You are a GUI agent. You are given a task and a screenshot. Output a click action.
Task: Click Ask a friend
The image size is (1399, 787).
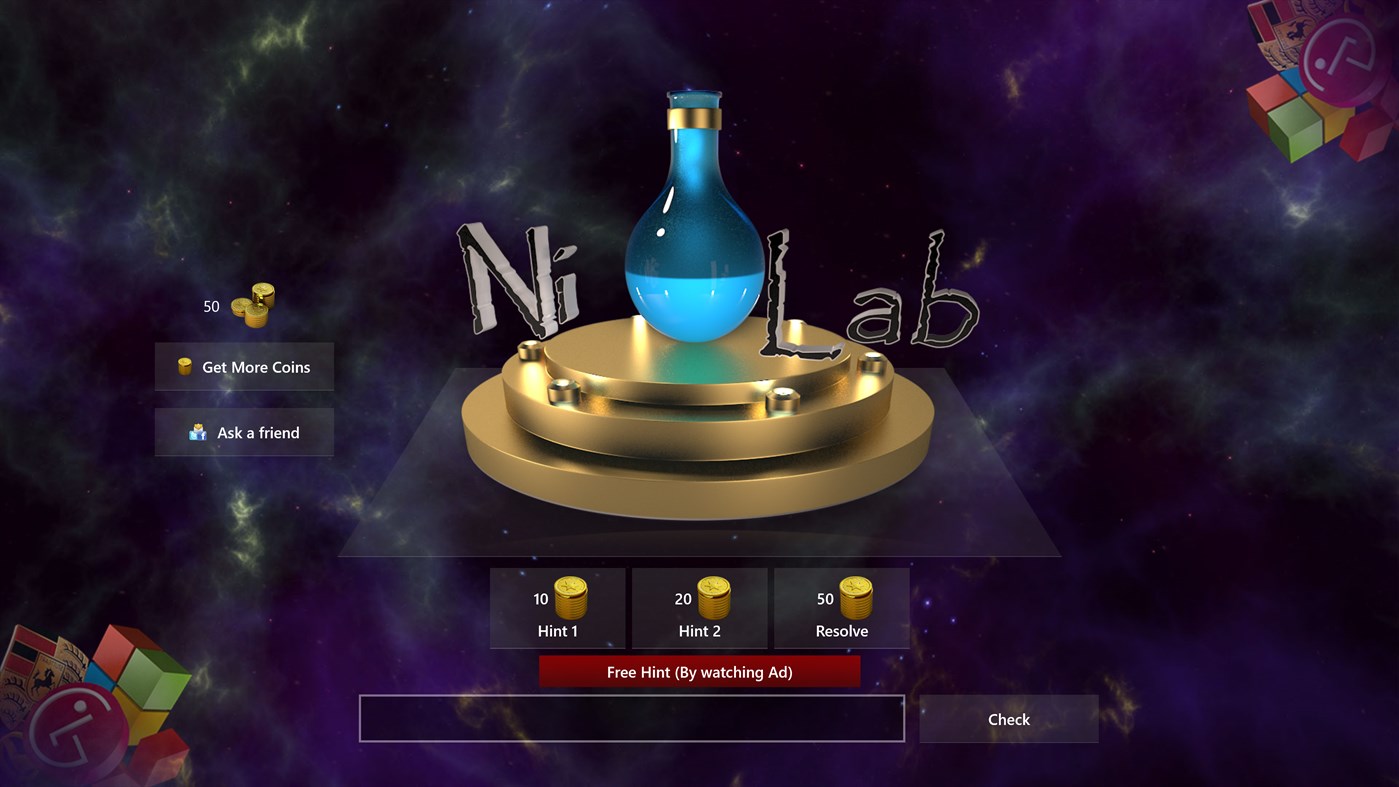click(x=244, y=432)
